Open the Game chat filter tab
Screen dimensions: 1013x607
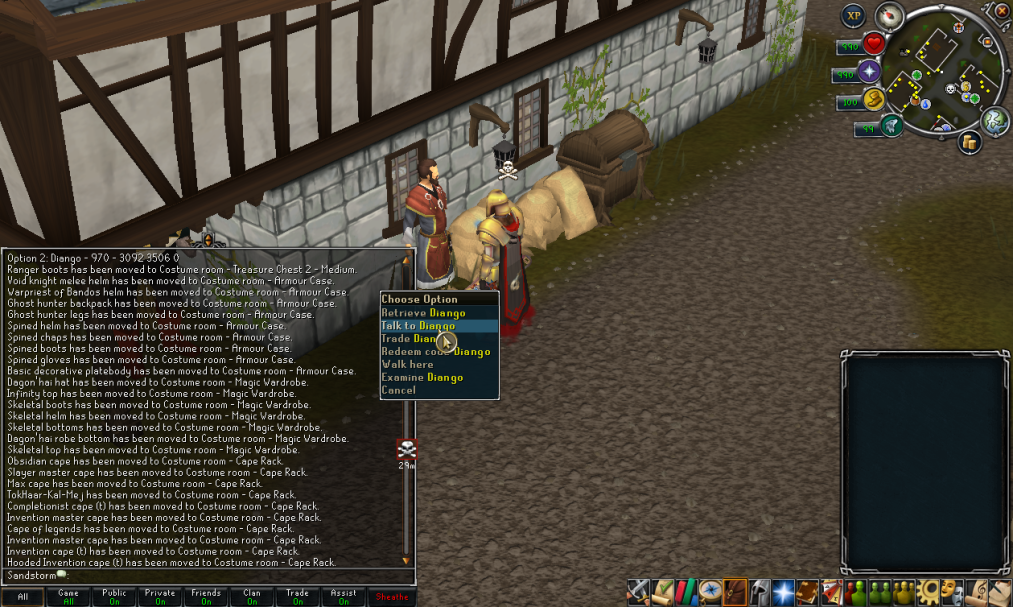pos(69,597)
